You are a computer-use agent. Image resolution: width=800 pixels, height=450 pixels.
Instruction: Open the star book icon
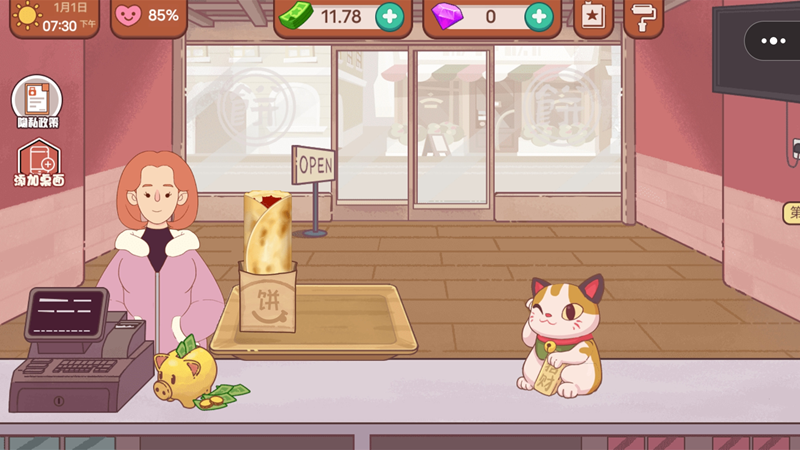click(593, 16)
